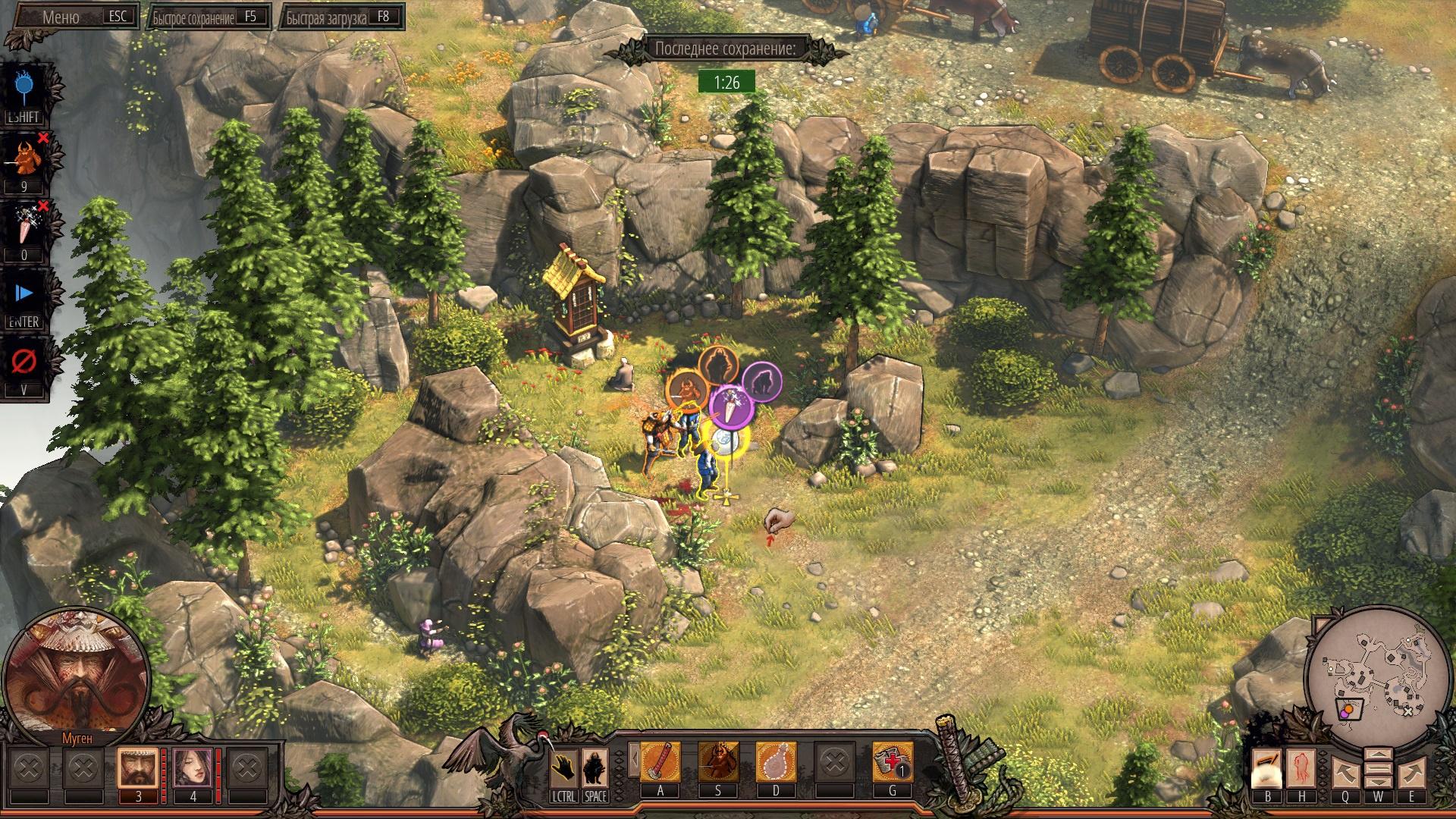Select the purple-framed female character portrait
This screenshot has height=819, width=1456.
tap(193, 768)
